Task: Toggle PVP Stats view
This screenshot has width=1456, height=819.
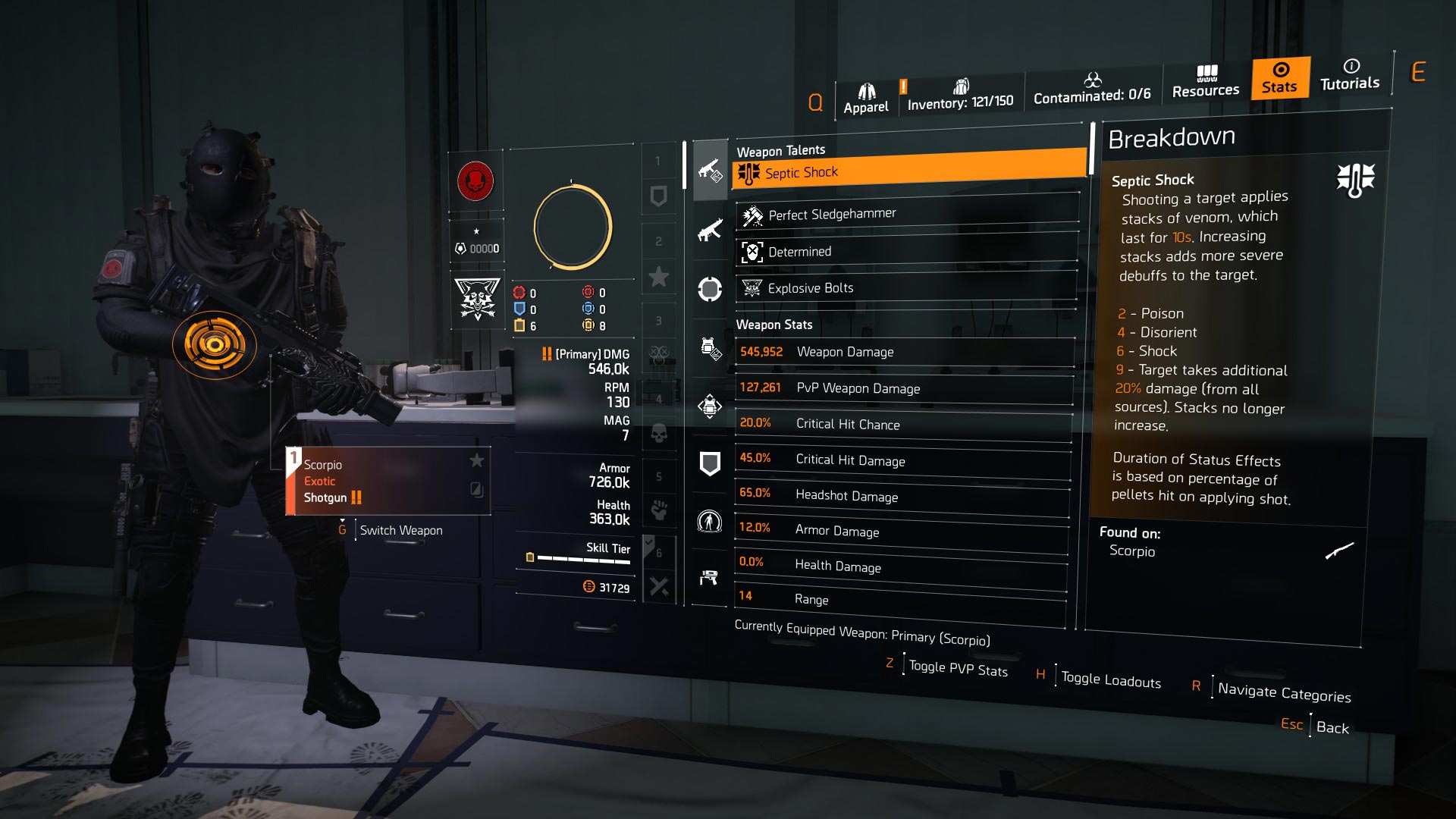Action: 958,669
